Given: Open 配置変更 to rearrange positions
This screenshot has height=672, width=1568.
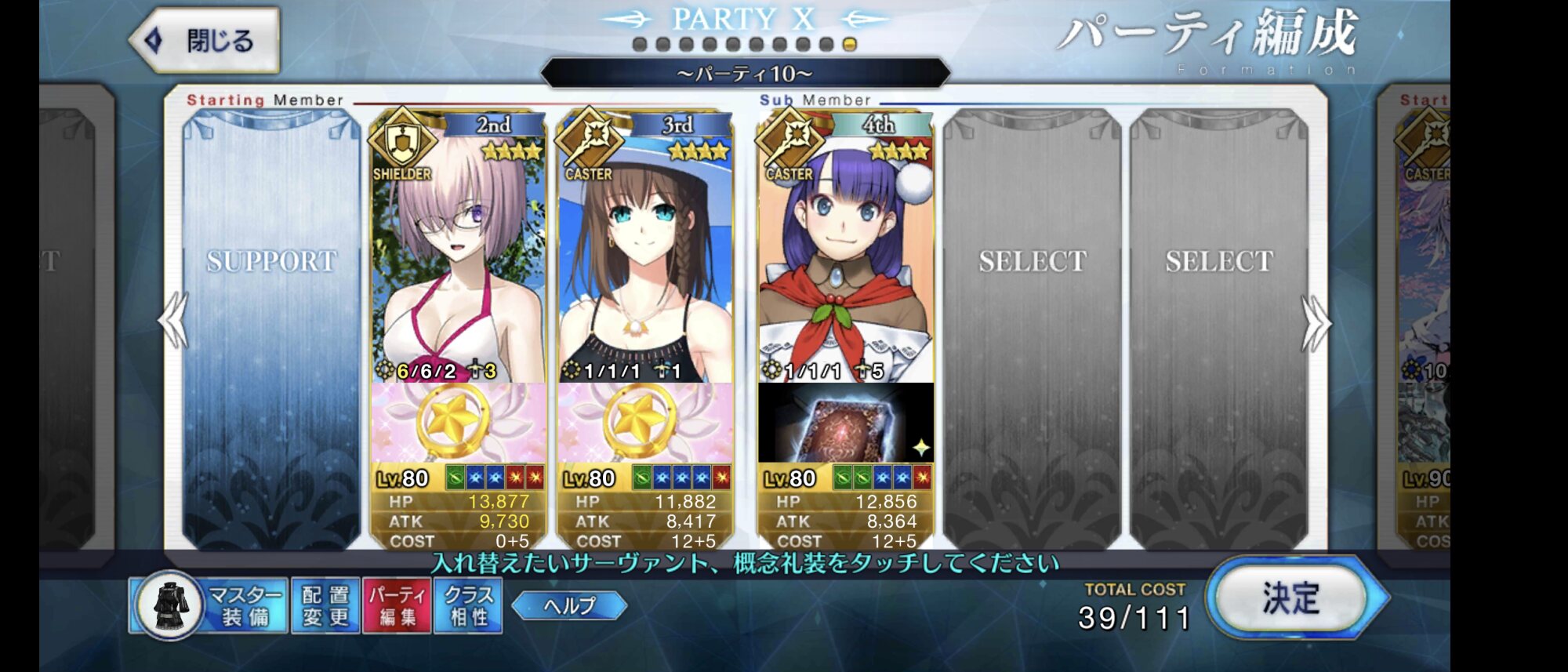Looking at the screenshot, I should tap(325, 605).
